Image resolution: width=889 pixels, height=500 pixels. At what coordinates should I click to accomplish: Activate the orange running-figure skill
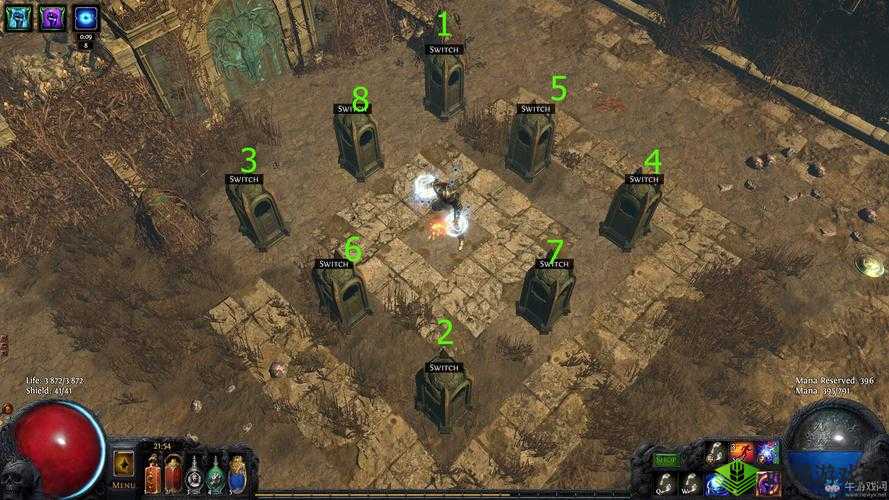tap(742, 453)
